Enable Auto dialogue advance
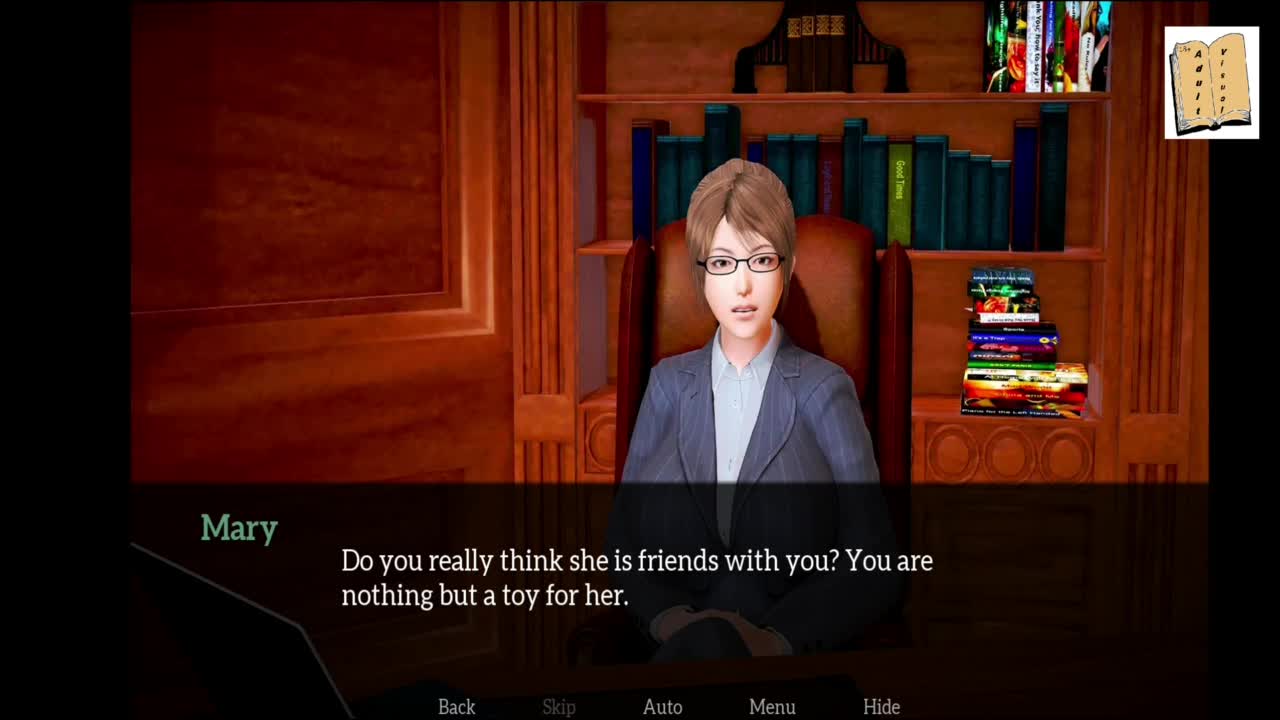 pos(662,707)
